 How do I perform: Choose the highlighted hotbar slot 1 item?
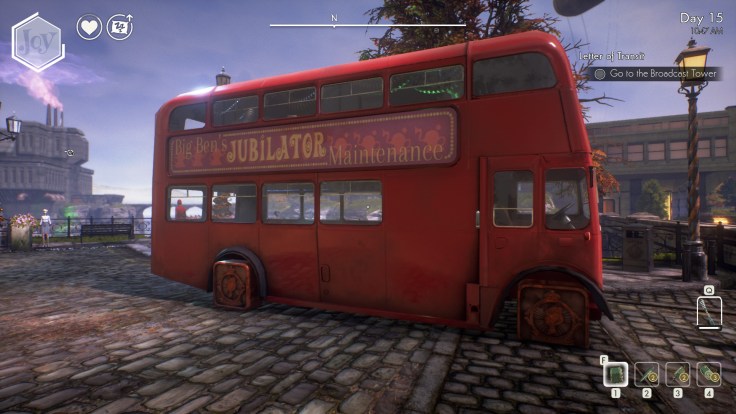click(615, 373)
